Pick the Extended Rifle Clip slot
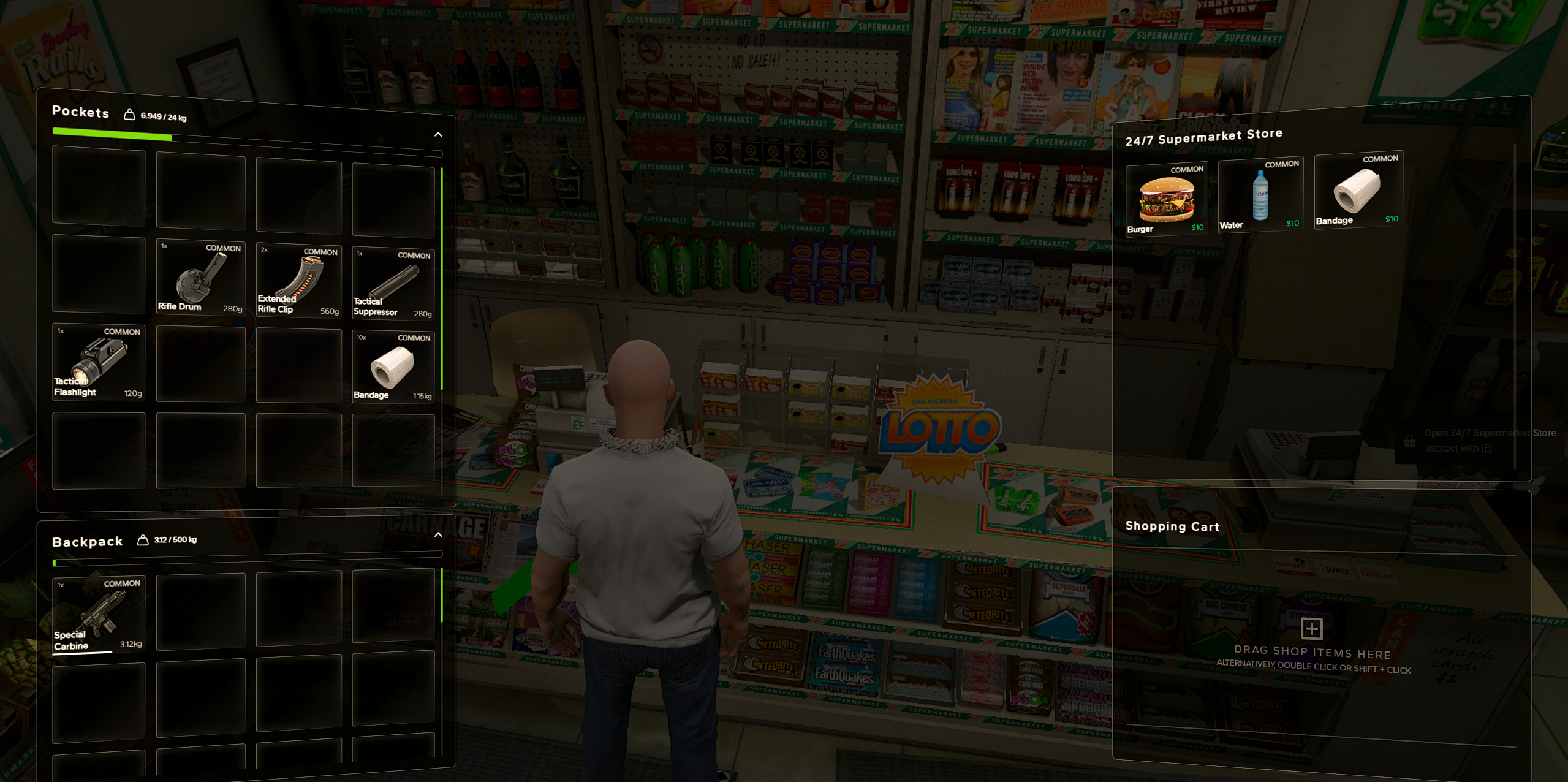The height and width of the screenshot is (782, 1568). pos(298,280)
